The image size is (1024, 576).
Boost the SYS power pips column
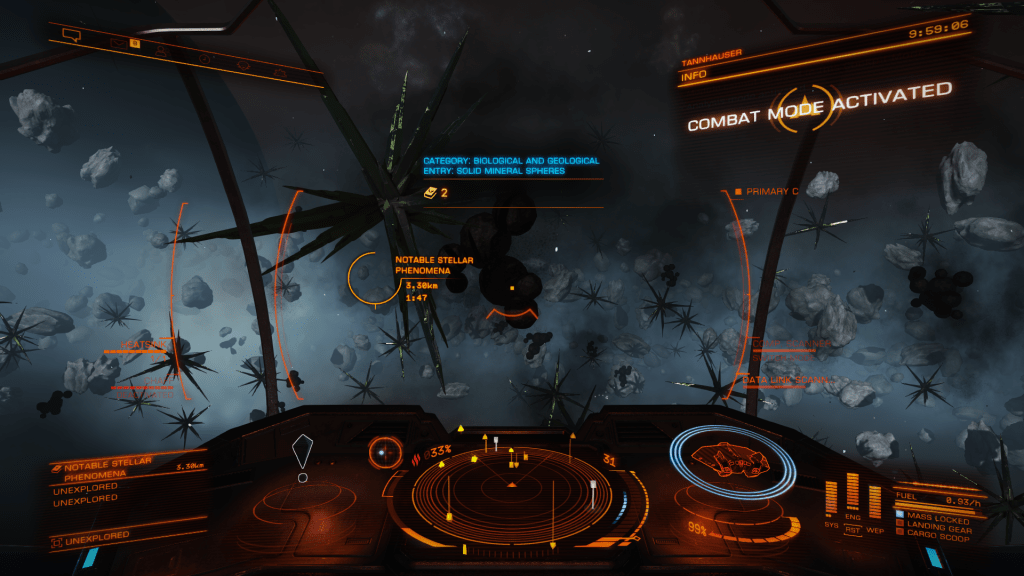click(832, 498)
